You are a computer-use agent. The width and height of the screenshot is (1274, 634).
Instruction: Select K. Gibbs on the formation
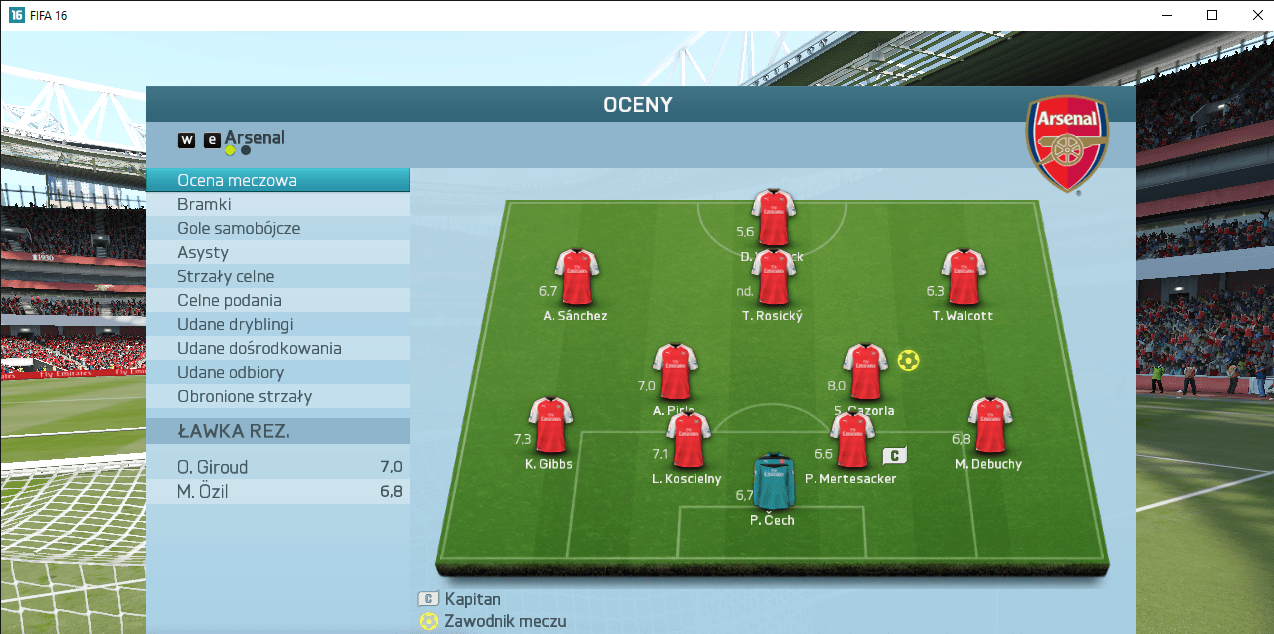pos(549,426)
